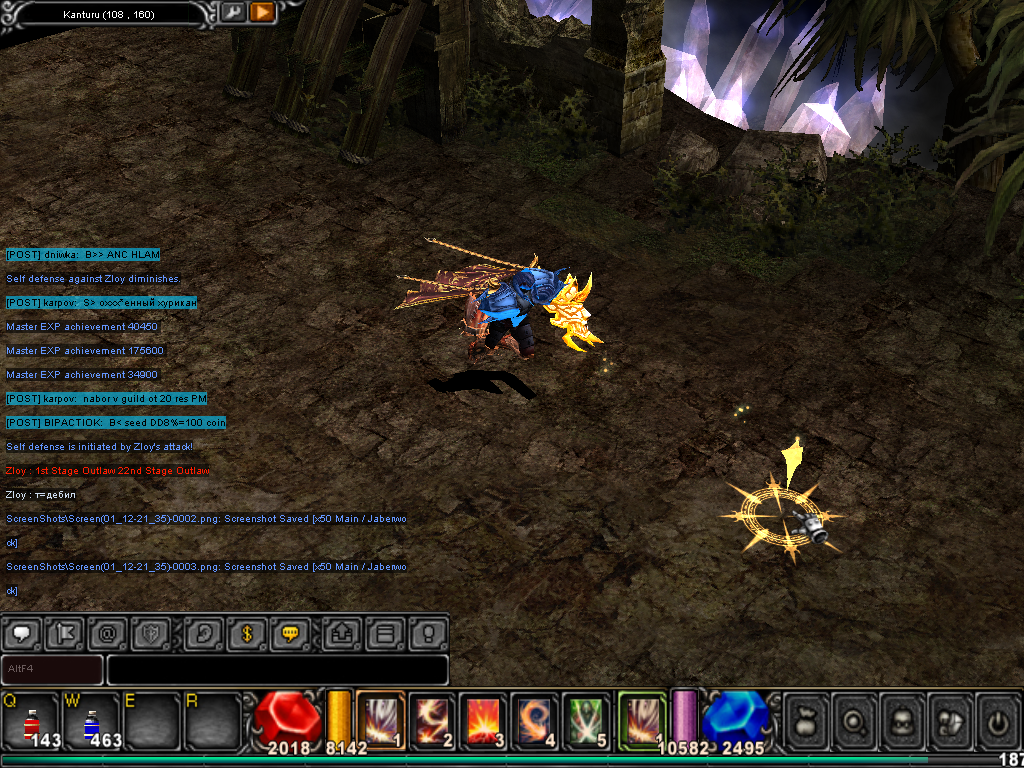Screen dimensions: 1024x768
Task: Select the white speech bubble chat button
Action: [x=22, y=633]
